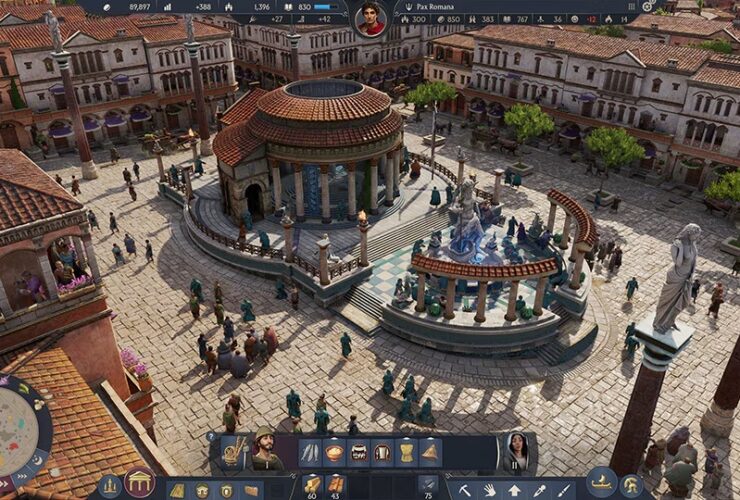The height and width of the screenshot is (500, 740).
Task: Click the upgrade arrow tool
Action: click(515, 490)
